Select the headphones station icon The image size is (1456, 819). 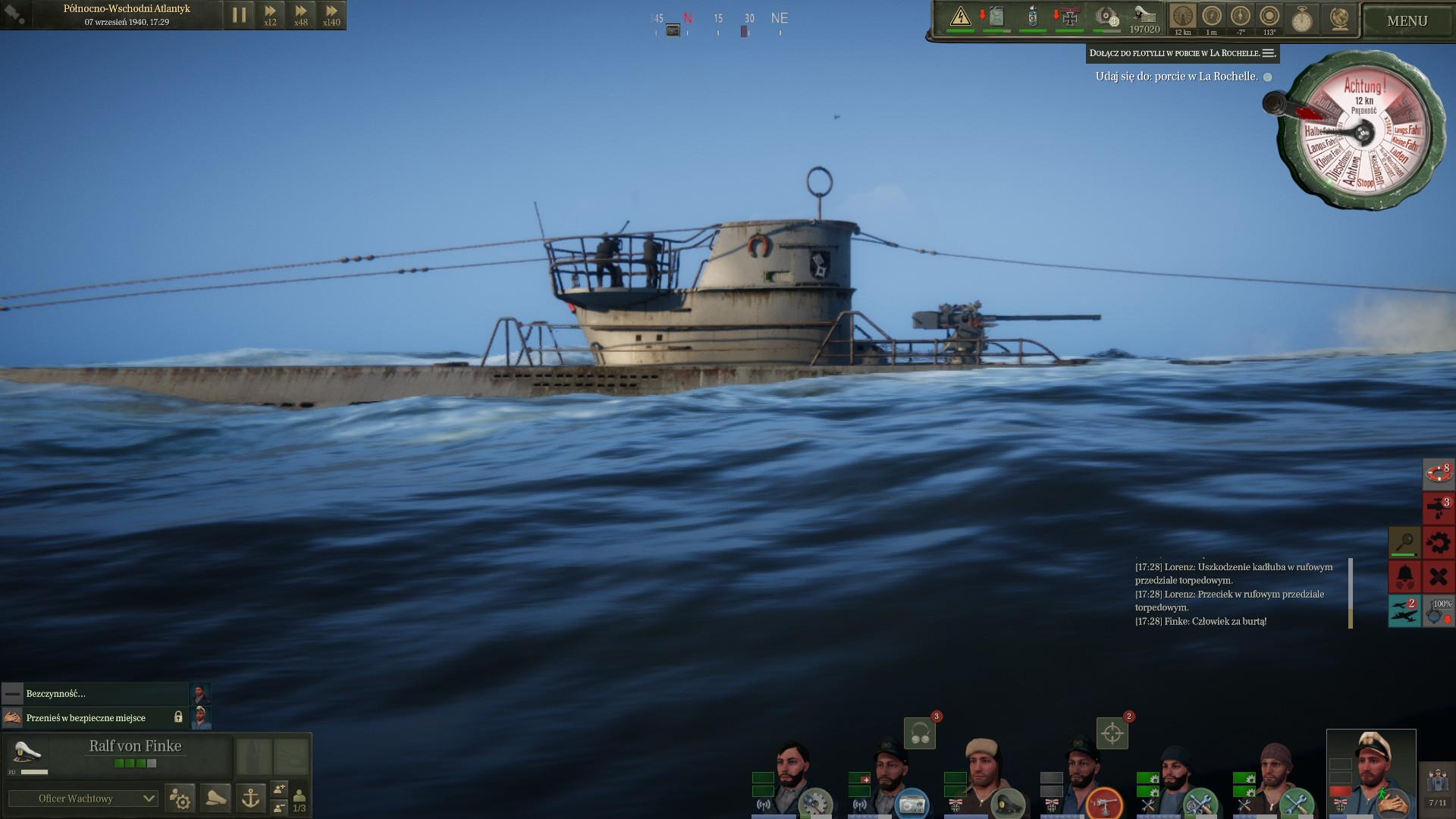920,733
